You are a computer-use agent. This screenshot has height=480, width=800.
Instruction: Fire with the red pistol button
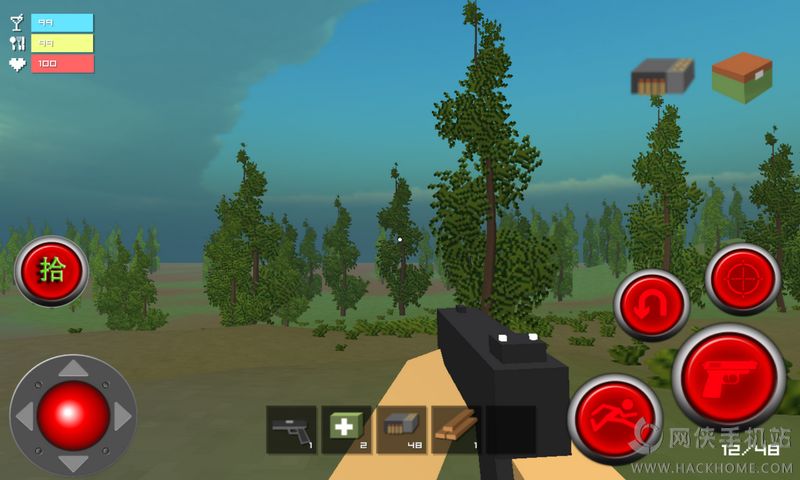pyautogui.click(x=728, y=377)
